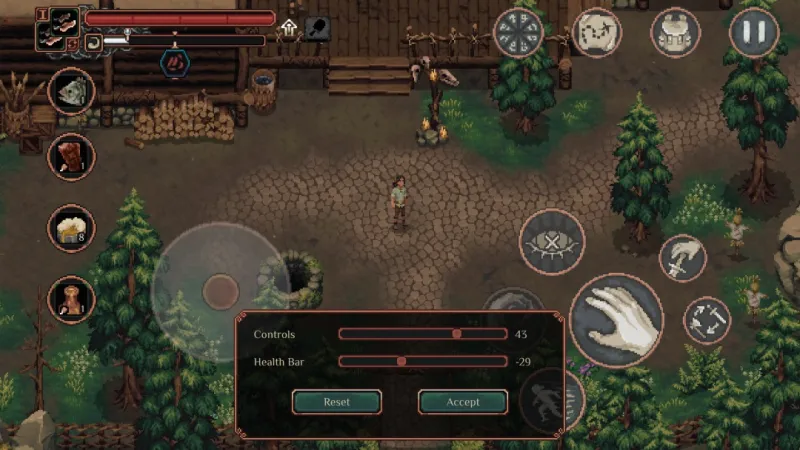Screen dimensions: 800x450
Task: Activate the crossed-out eye stealth button
Action: click(552, 242)
